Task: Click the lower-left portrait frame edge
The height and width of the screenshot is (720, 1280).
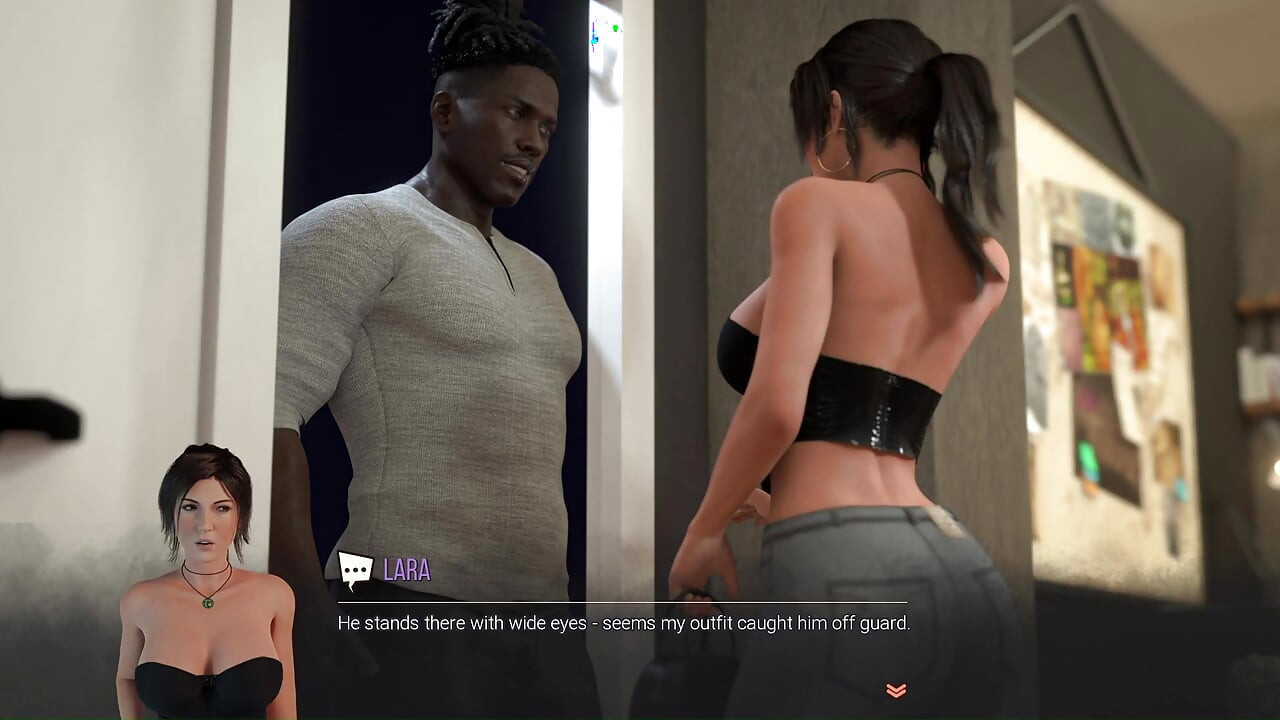Action: coord(113,700)
